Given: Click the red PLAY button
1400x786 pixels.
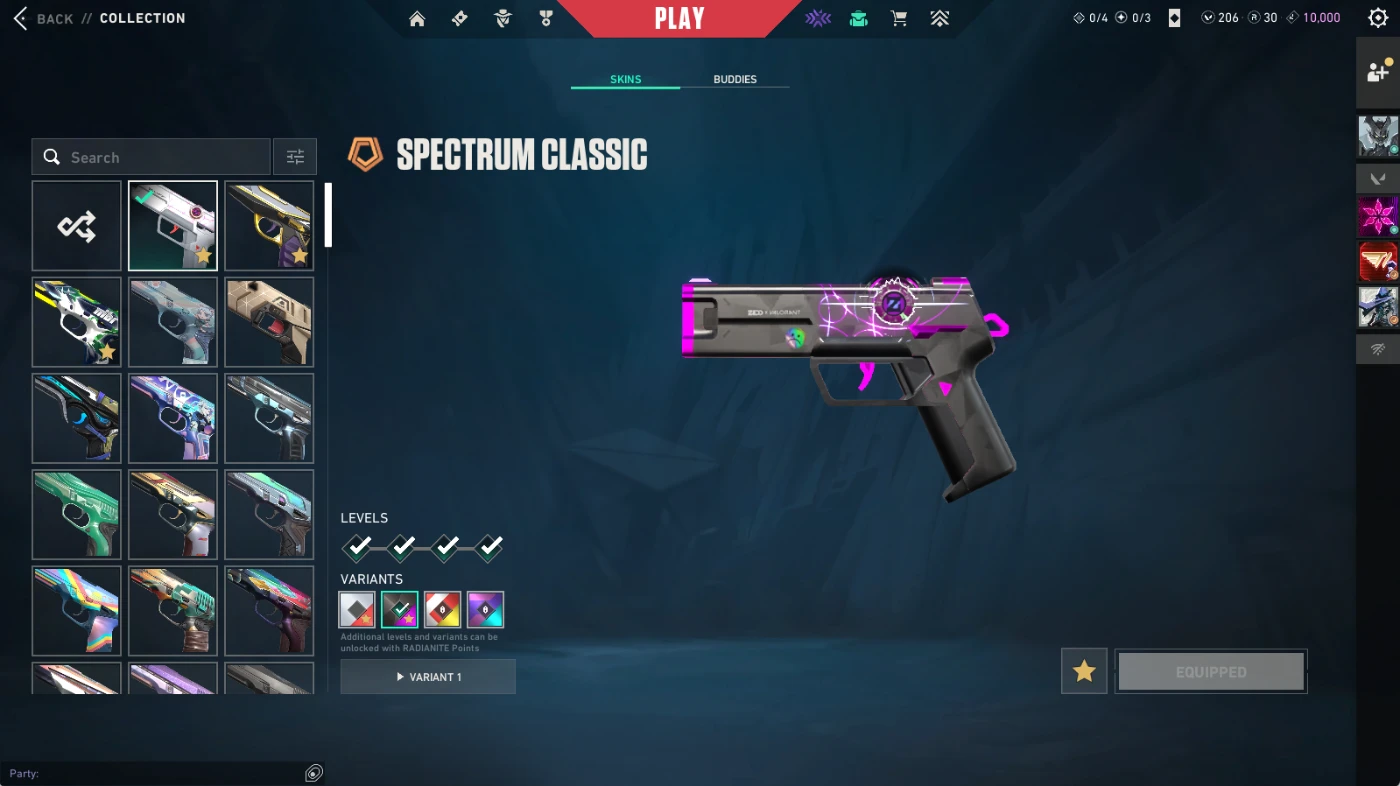Looking at the screenshot, I should (x=679, y=19).
